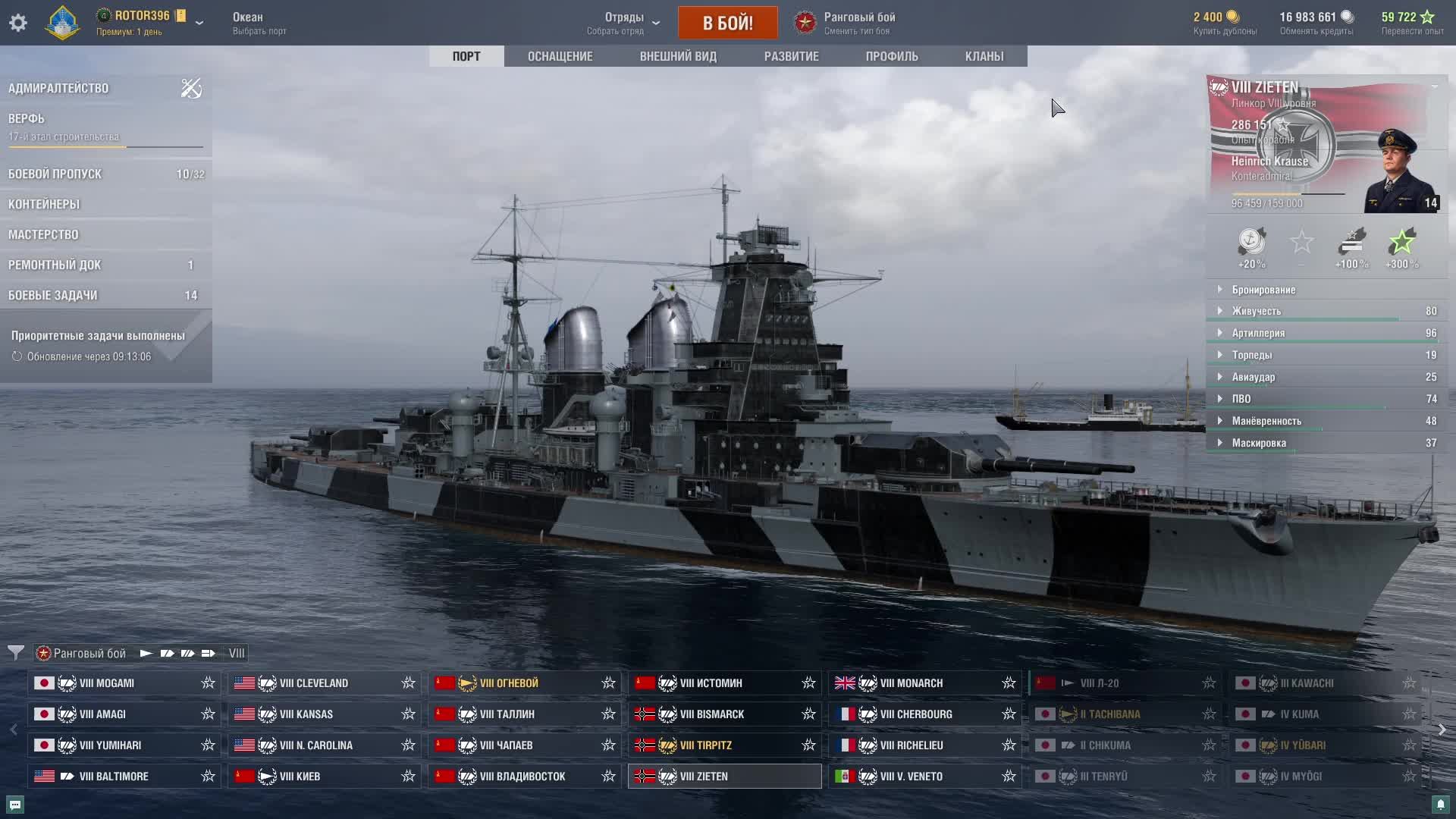Open the КЛАНЫ tab
This screenshot has width=1456, height=819.
click(984, 56)
